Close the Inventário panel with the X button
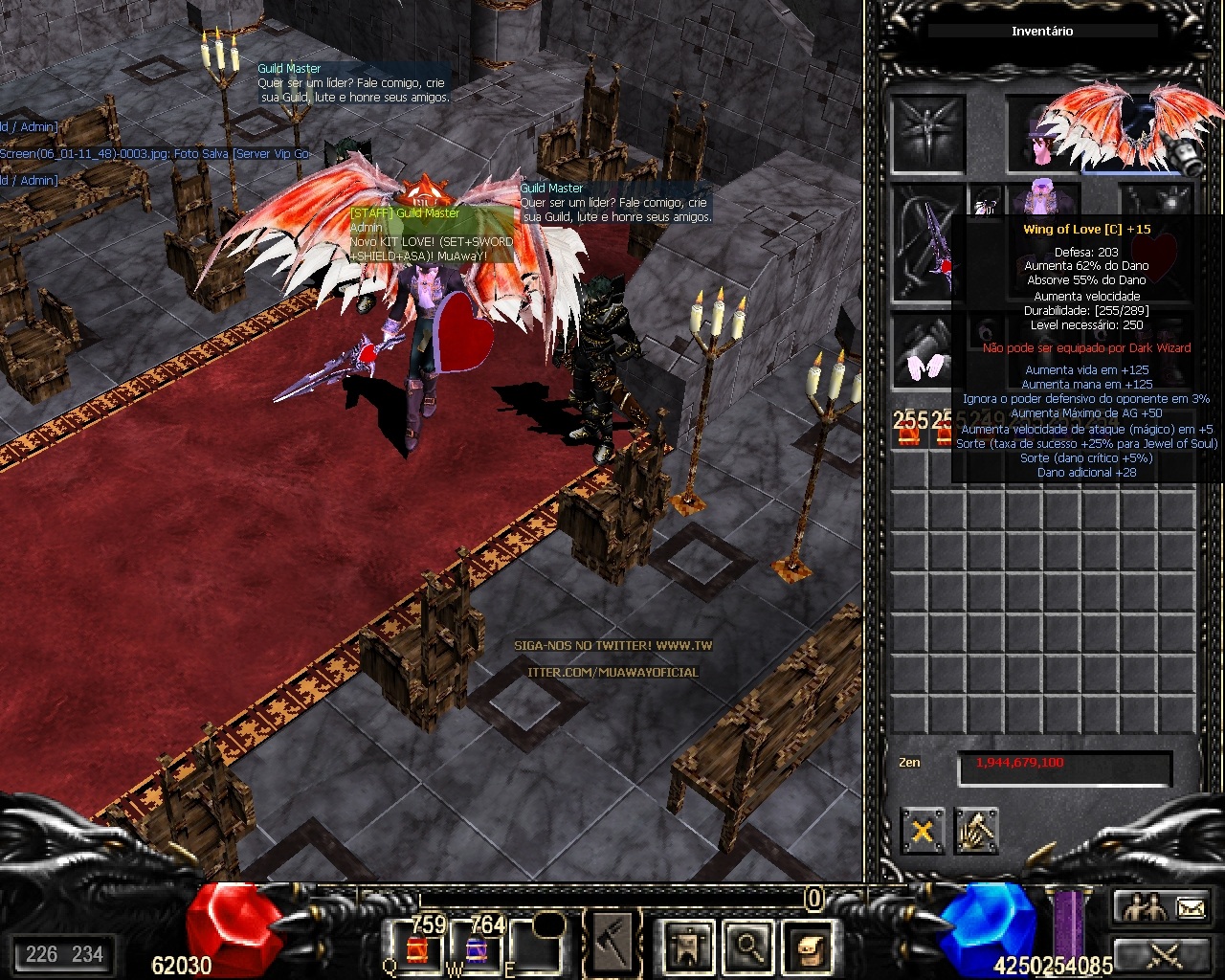This screenshot has height=980, width=1225. click(x=922, y=831)
